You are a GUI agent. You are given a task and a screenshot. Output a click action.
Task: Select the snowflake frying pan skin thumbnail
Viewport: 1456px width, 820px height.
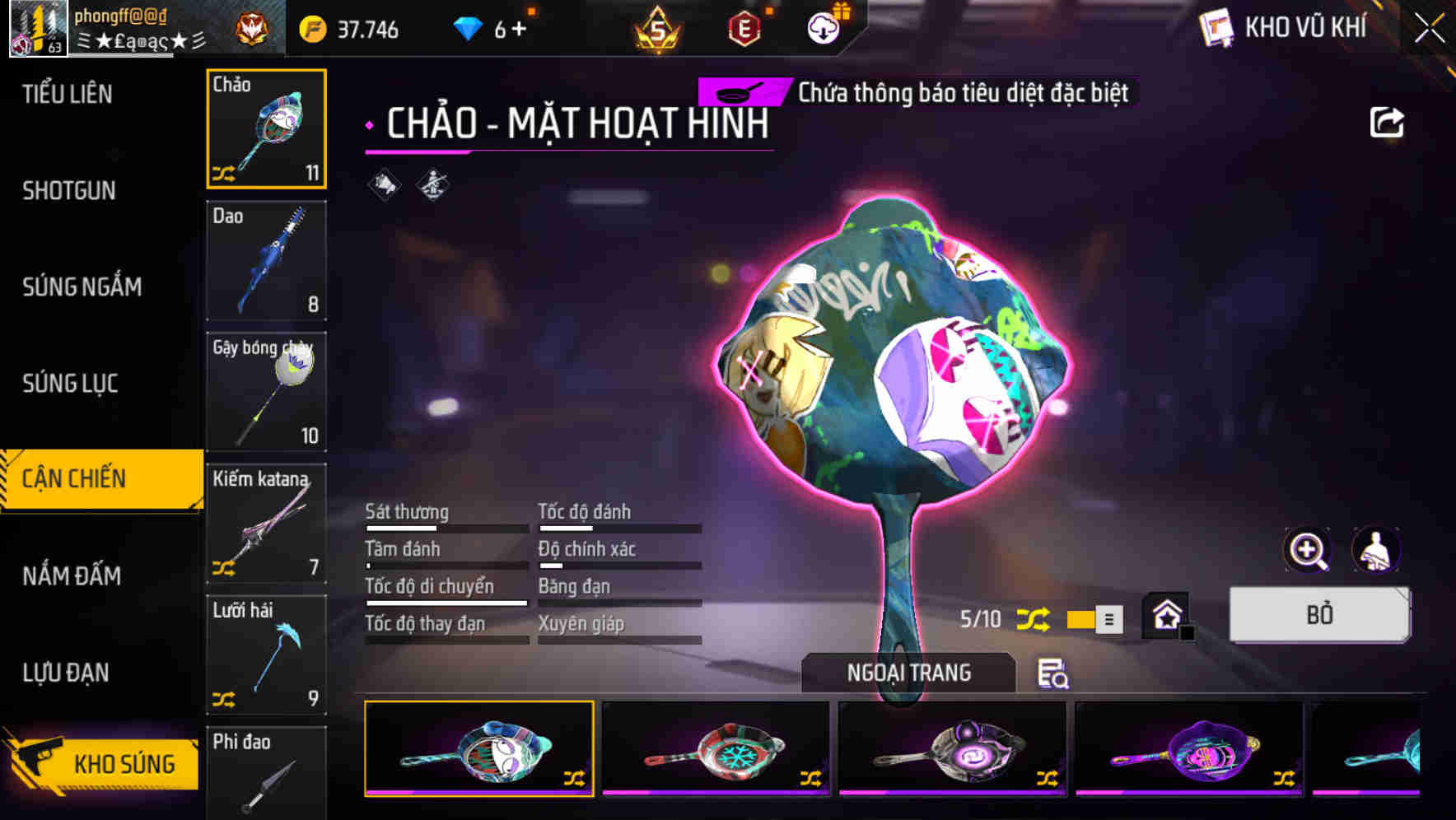coord(716,750)
